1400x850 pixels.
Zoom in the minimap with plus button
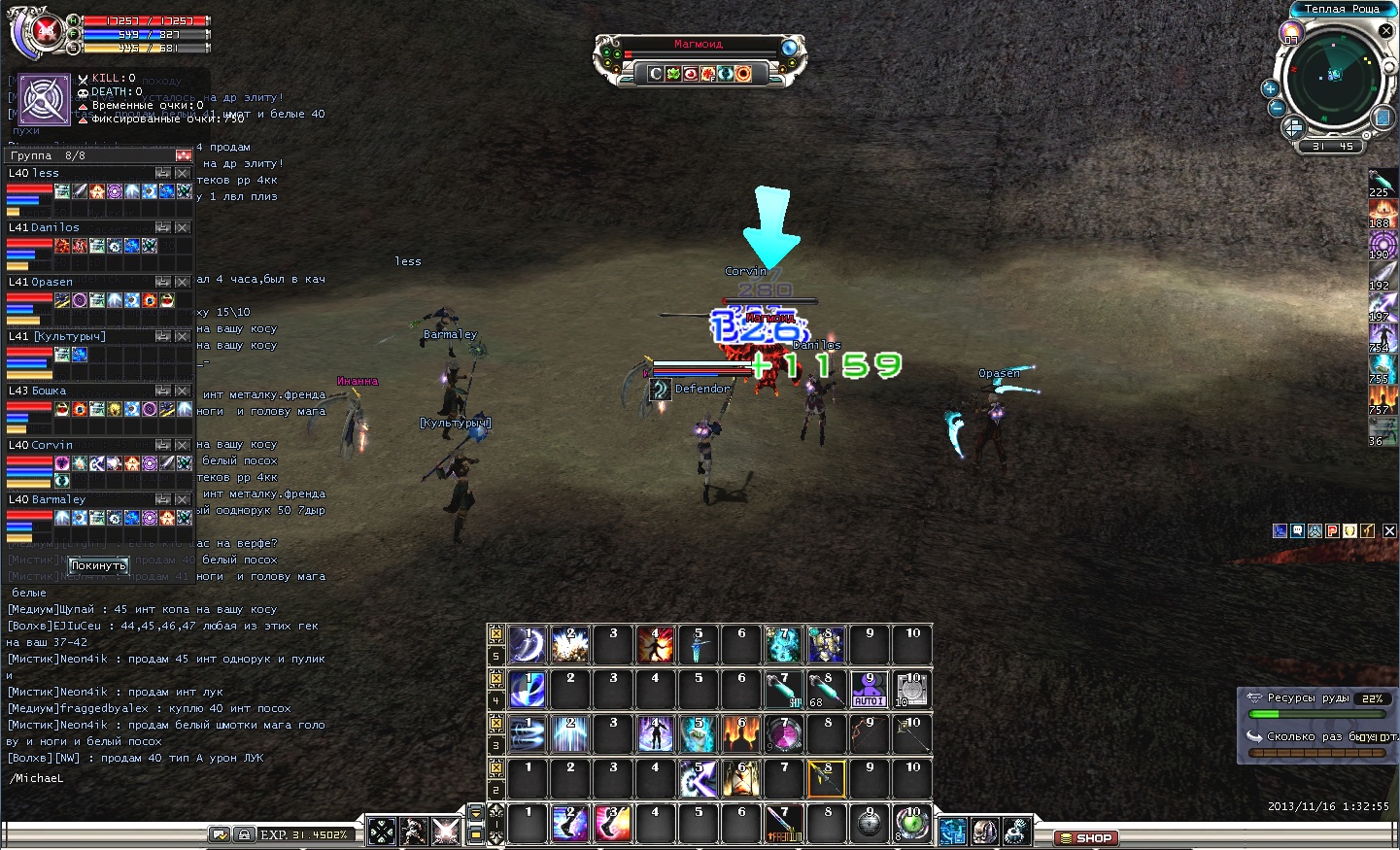(x=1270, y=88)
